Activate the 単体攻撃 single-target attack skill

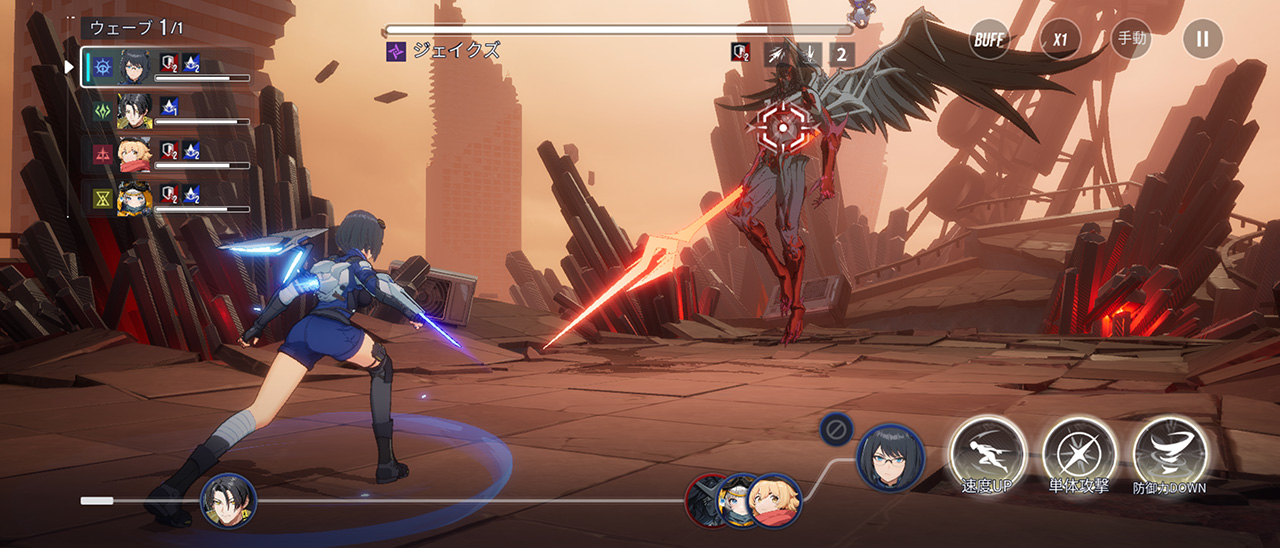pyautogui.click(x=1078, y=454)
